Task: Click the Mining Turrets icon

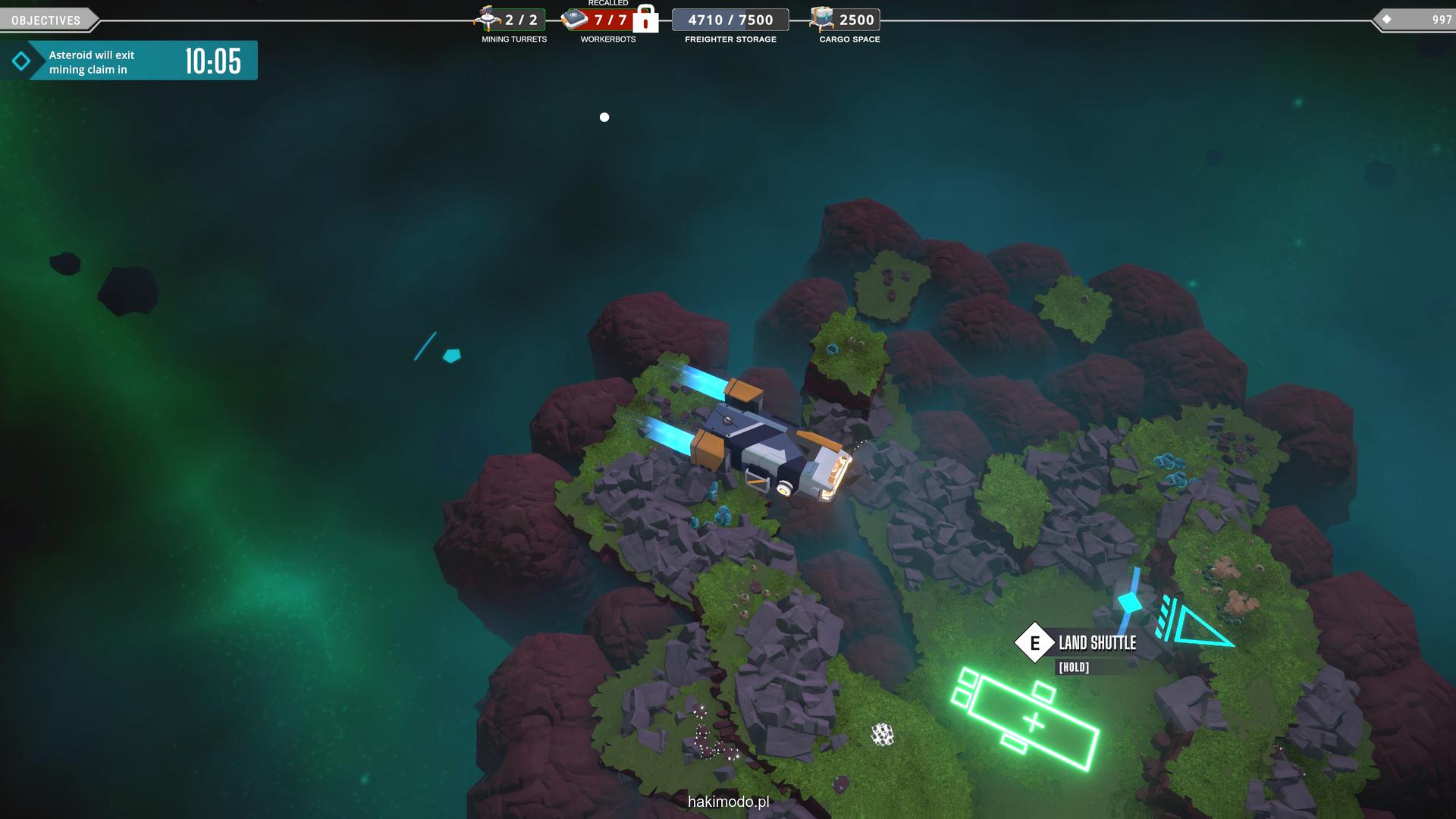Action: point(488,19)
